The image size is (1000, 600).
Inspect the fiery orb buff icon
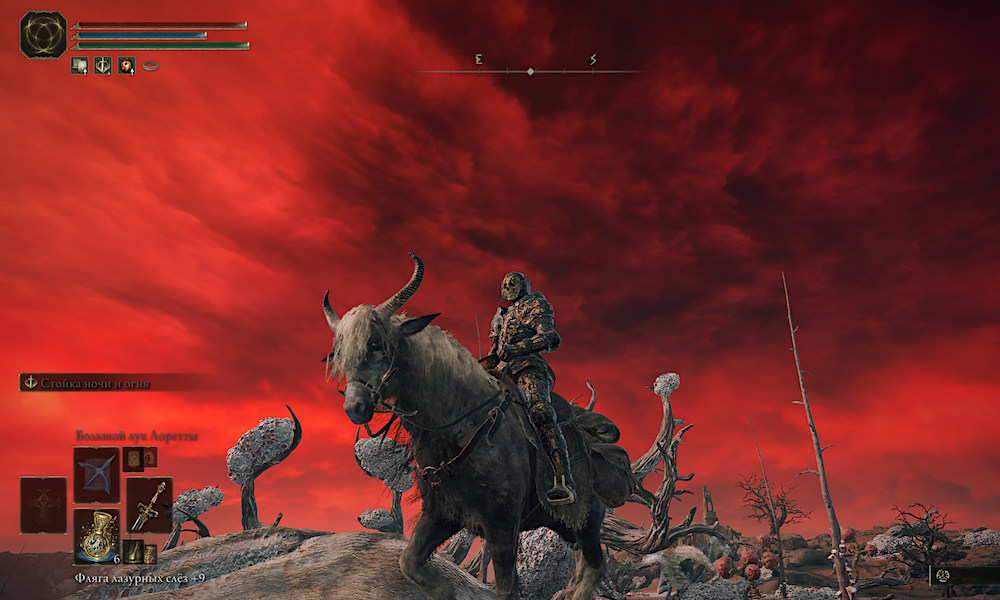click(x=127, y=66)
